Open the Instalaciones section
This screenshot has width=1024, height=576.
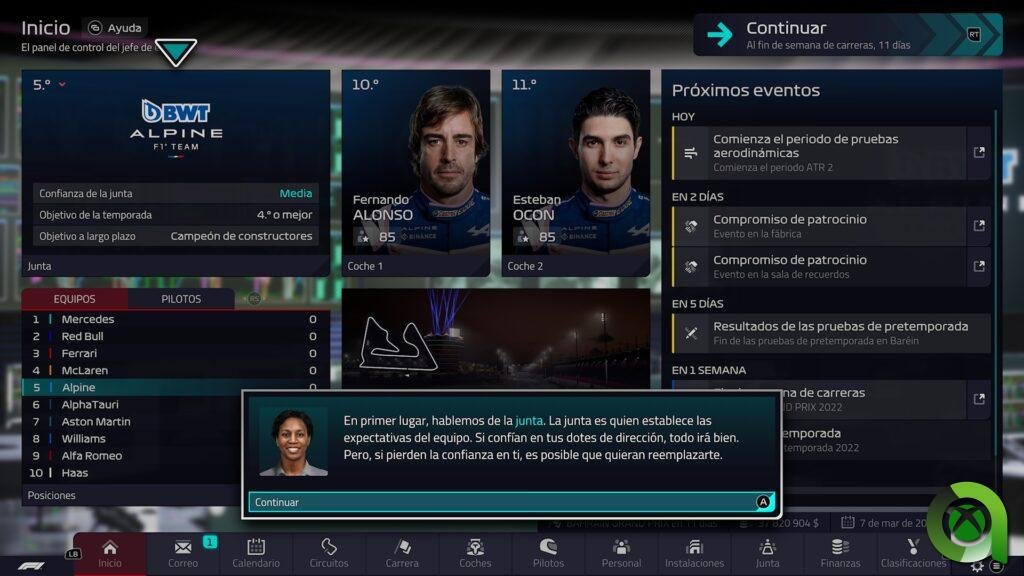click(x=694, y=553)
